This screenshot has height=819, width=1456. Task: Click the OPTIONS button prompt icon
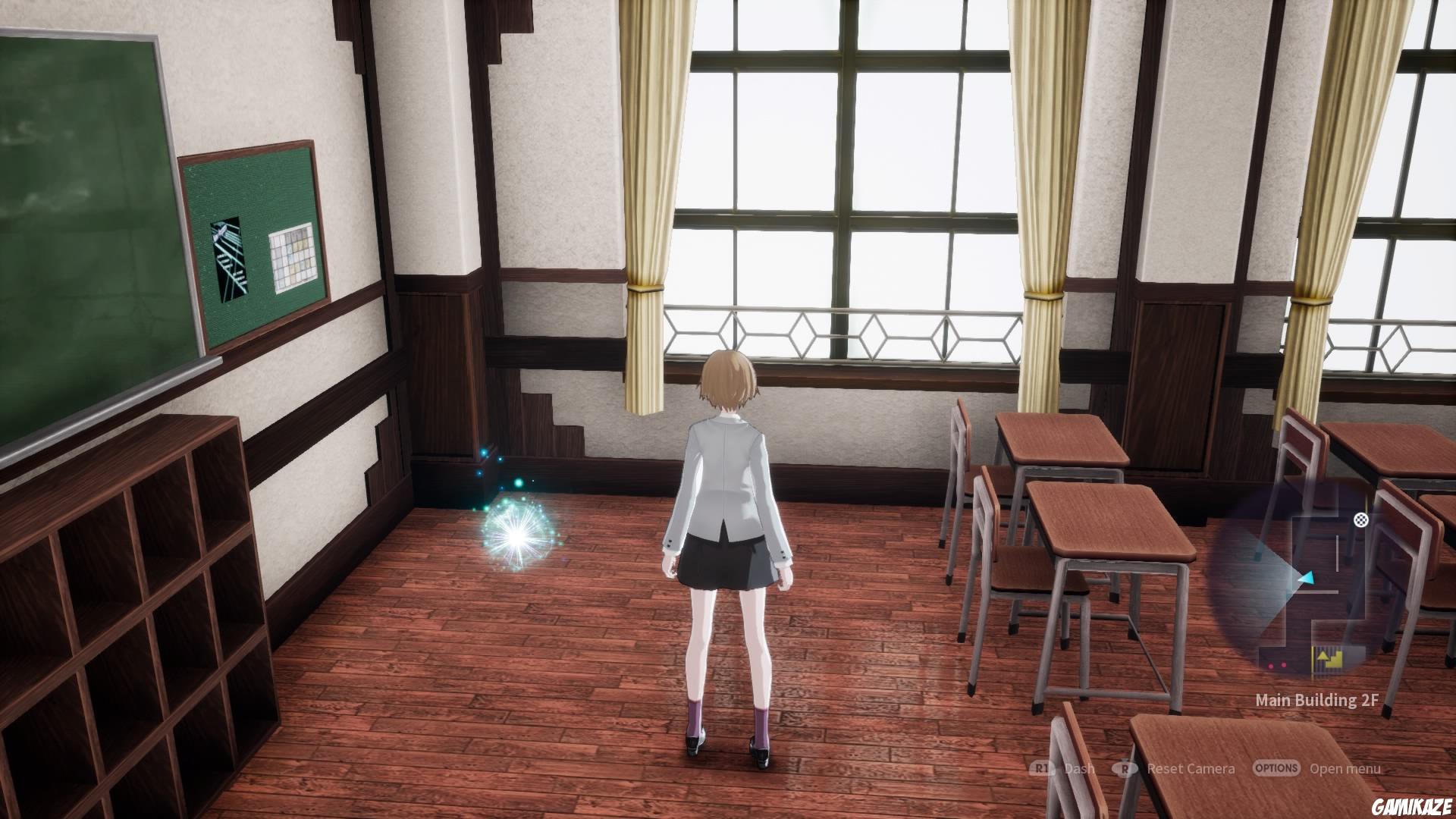coord(1275,767)
